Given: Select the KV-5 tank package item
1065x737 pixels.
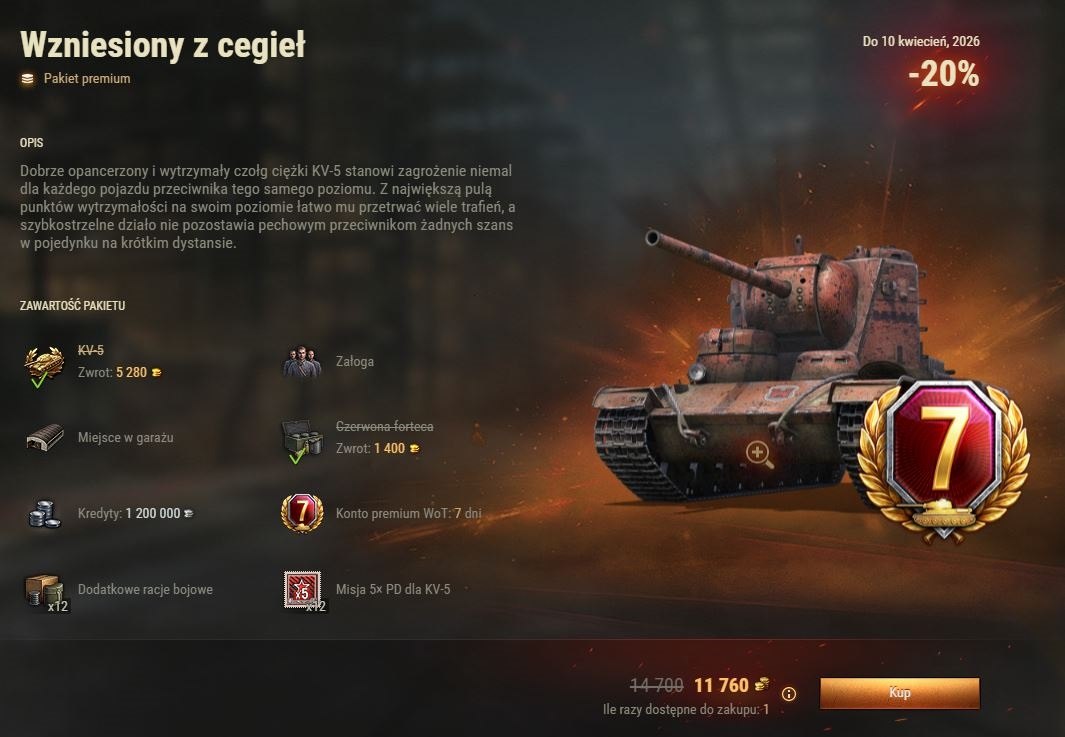Looking at the screenshot, I should (x=44, y=363).
